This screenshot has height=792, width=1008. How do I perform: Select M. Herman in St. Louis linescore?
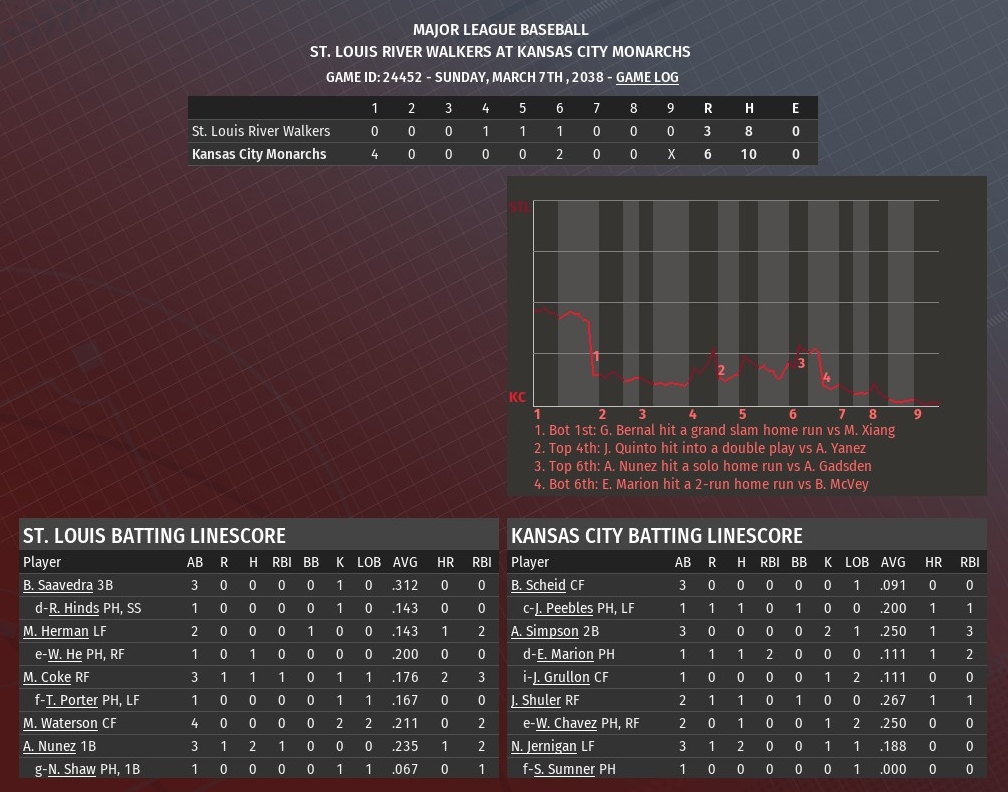tap(56, 631)
